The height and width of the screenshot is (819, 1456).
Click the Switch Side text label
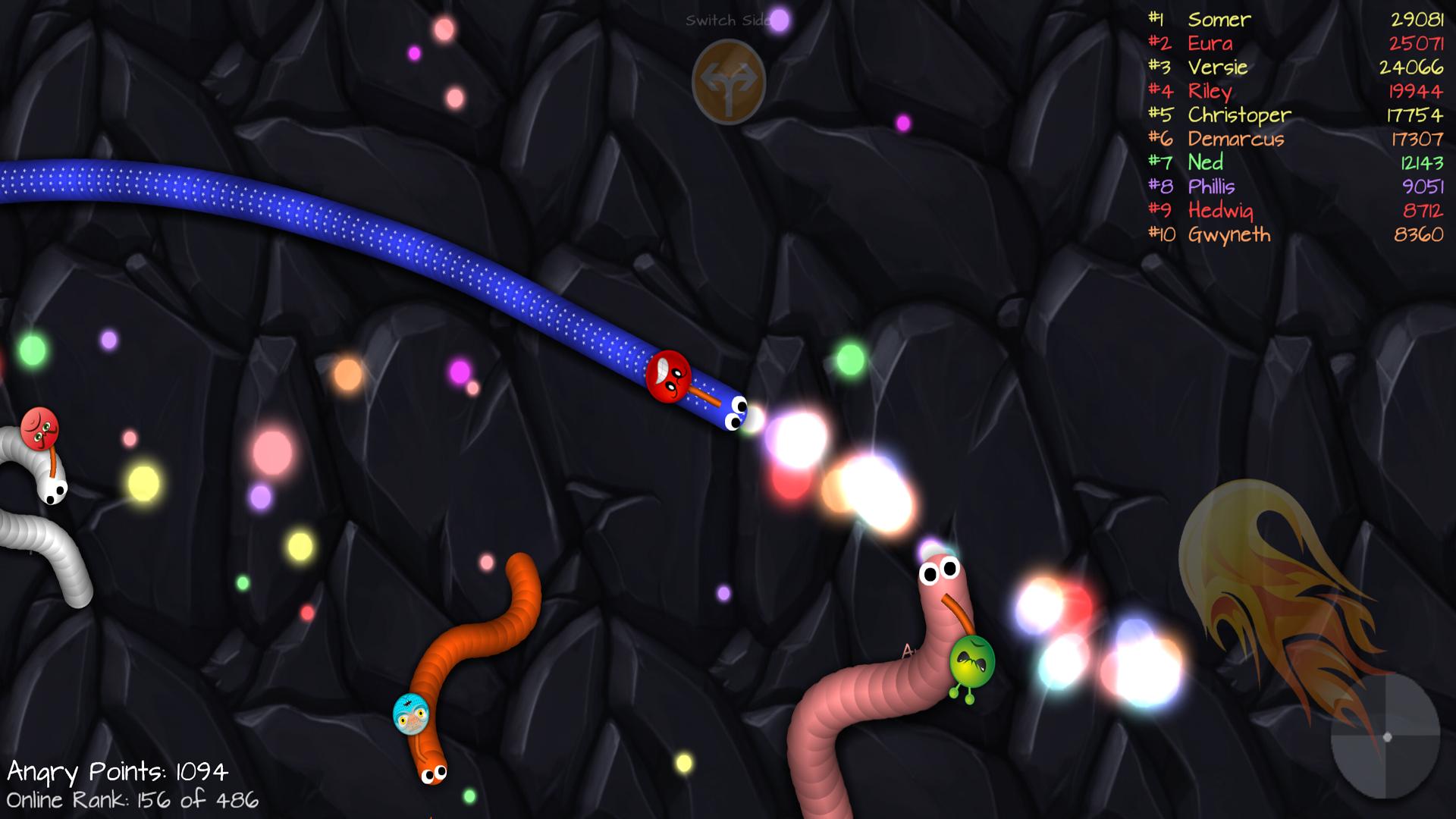tap(728, 19)
